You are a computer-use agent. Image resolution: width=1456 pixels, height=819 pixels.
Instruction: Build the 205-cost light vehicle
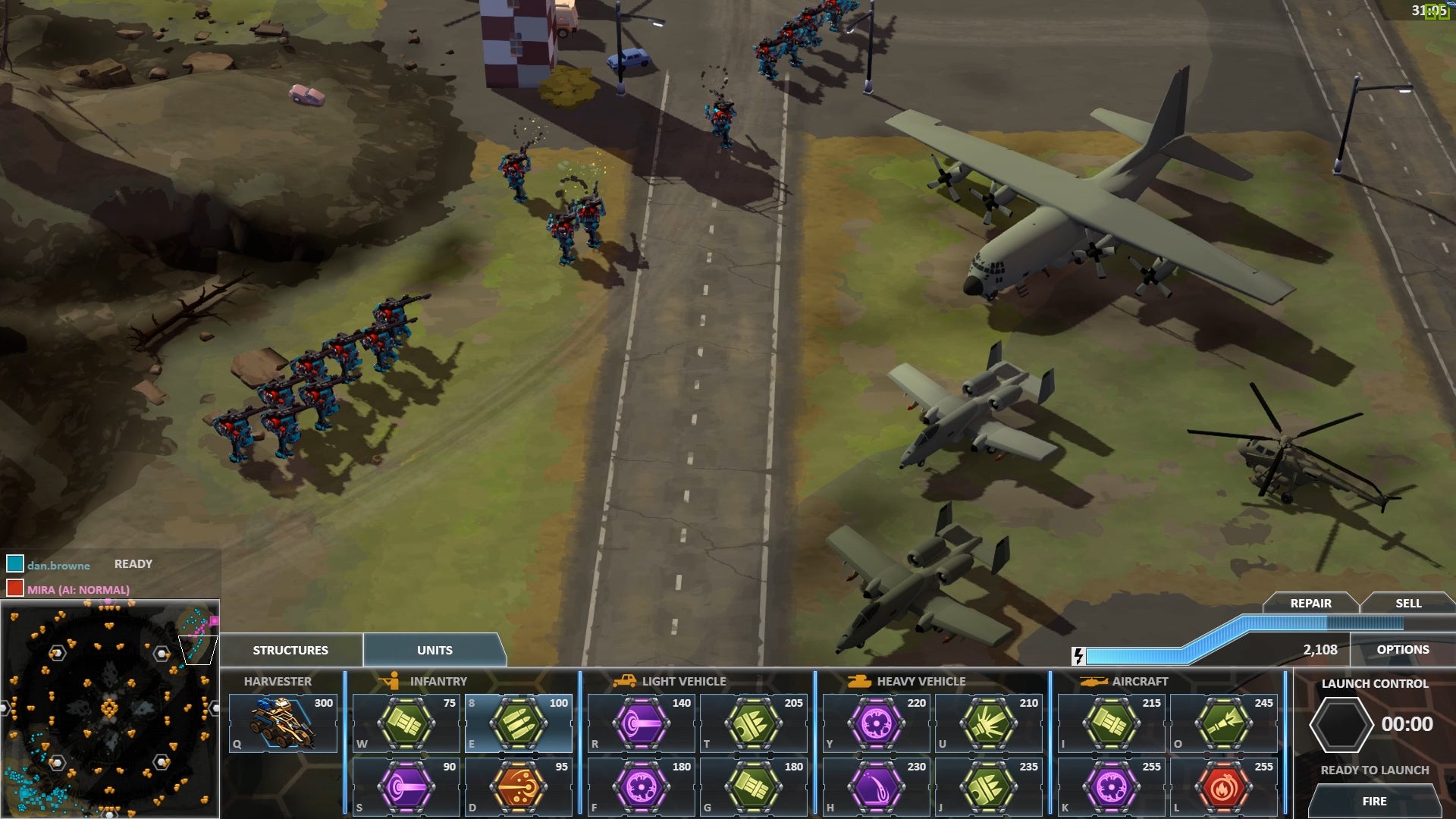pyautogui.click(x=753, y=723)
